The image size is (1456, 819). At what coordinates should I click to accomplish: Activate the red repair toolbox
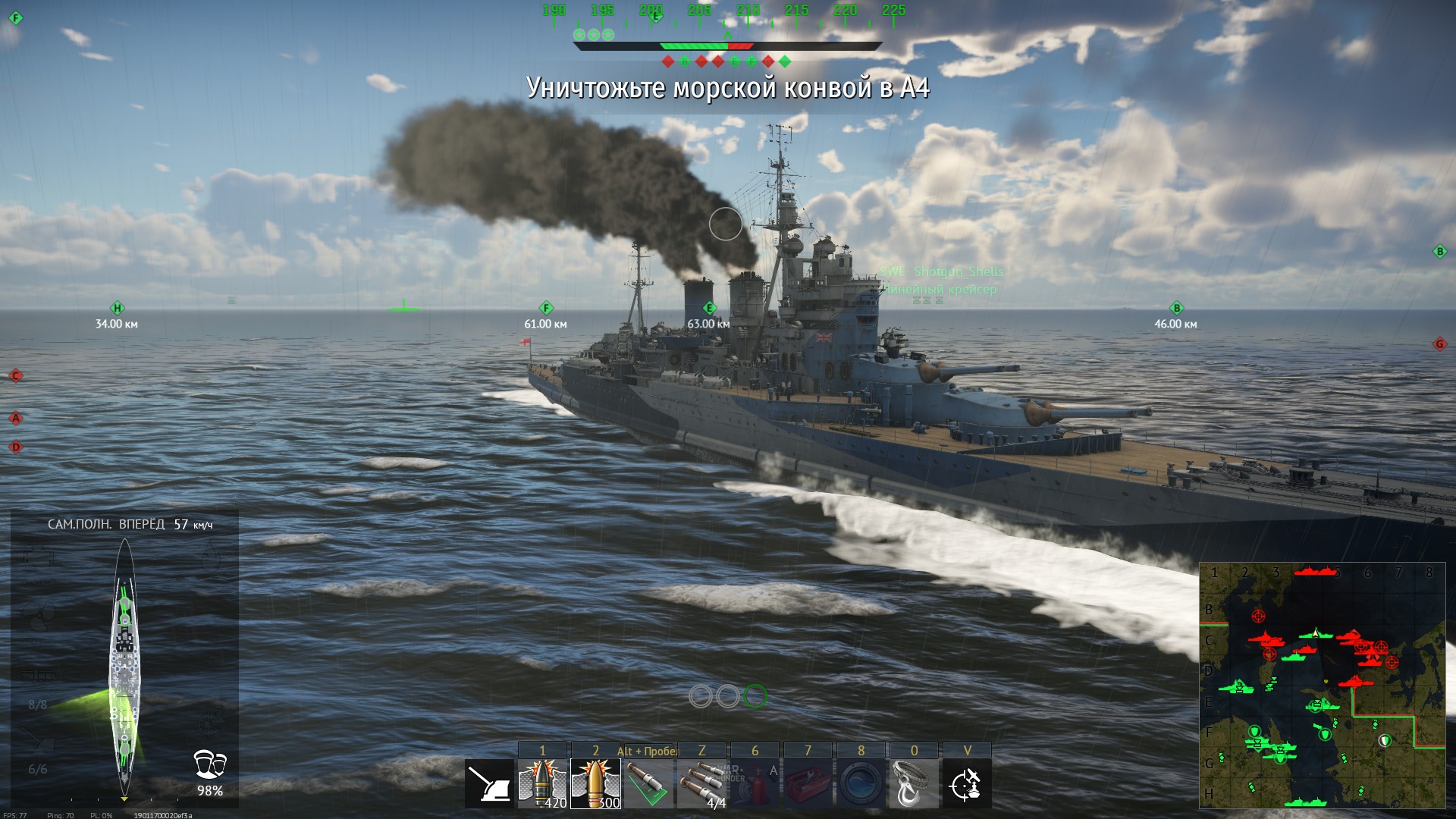pos(808,783)
